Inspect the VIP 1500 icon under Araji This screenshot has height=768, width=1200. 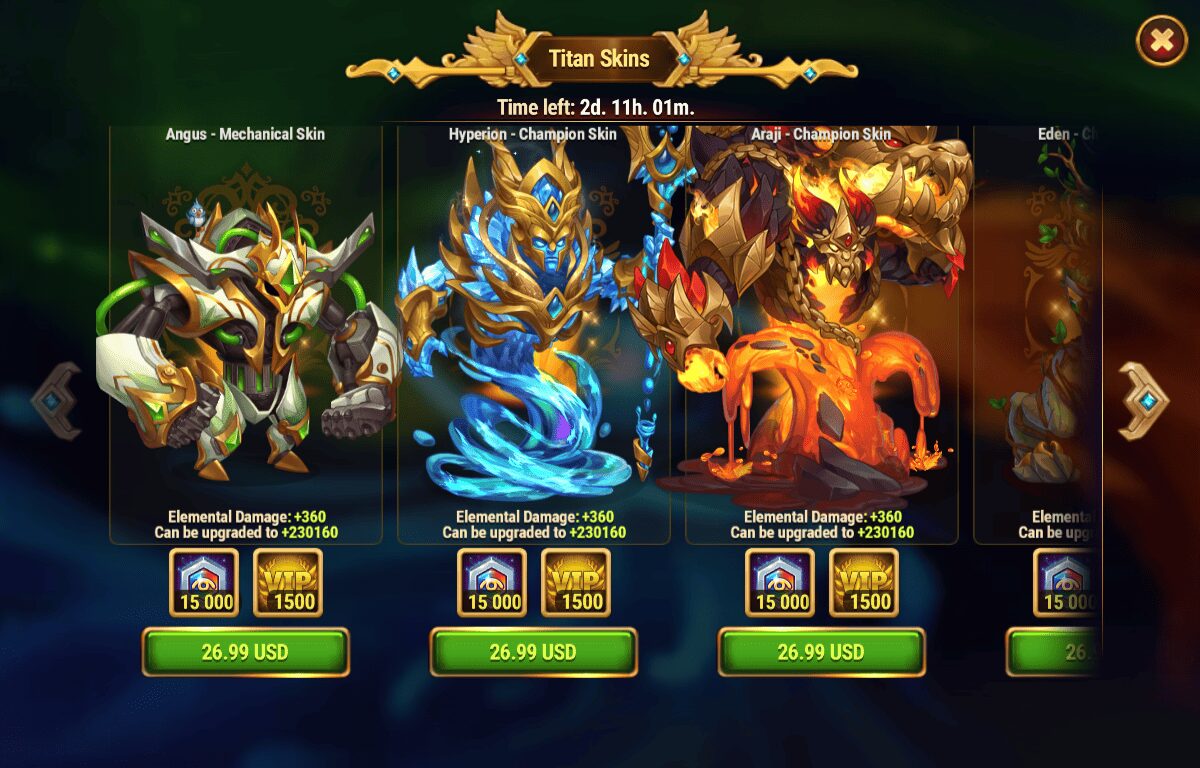(x=864, y=582)
